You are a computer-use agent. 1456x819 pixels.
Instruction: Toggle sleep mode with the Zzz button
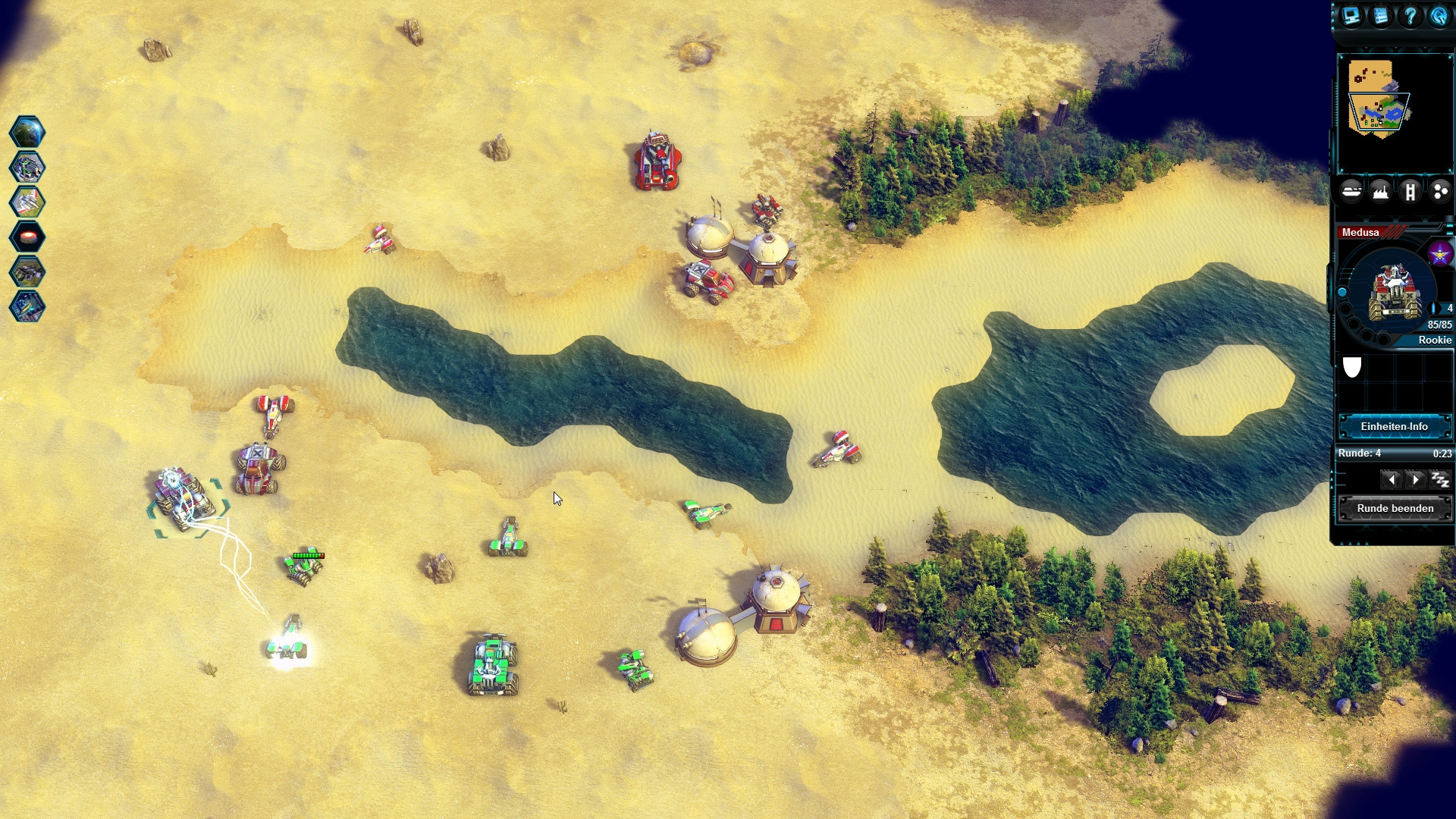(1442, 479)
